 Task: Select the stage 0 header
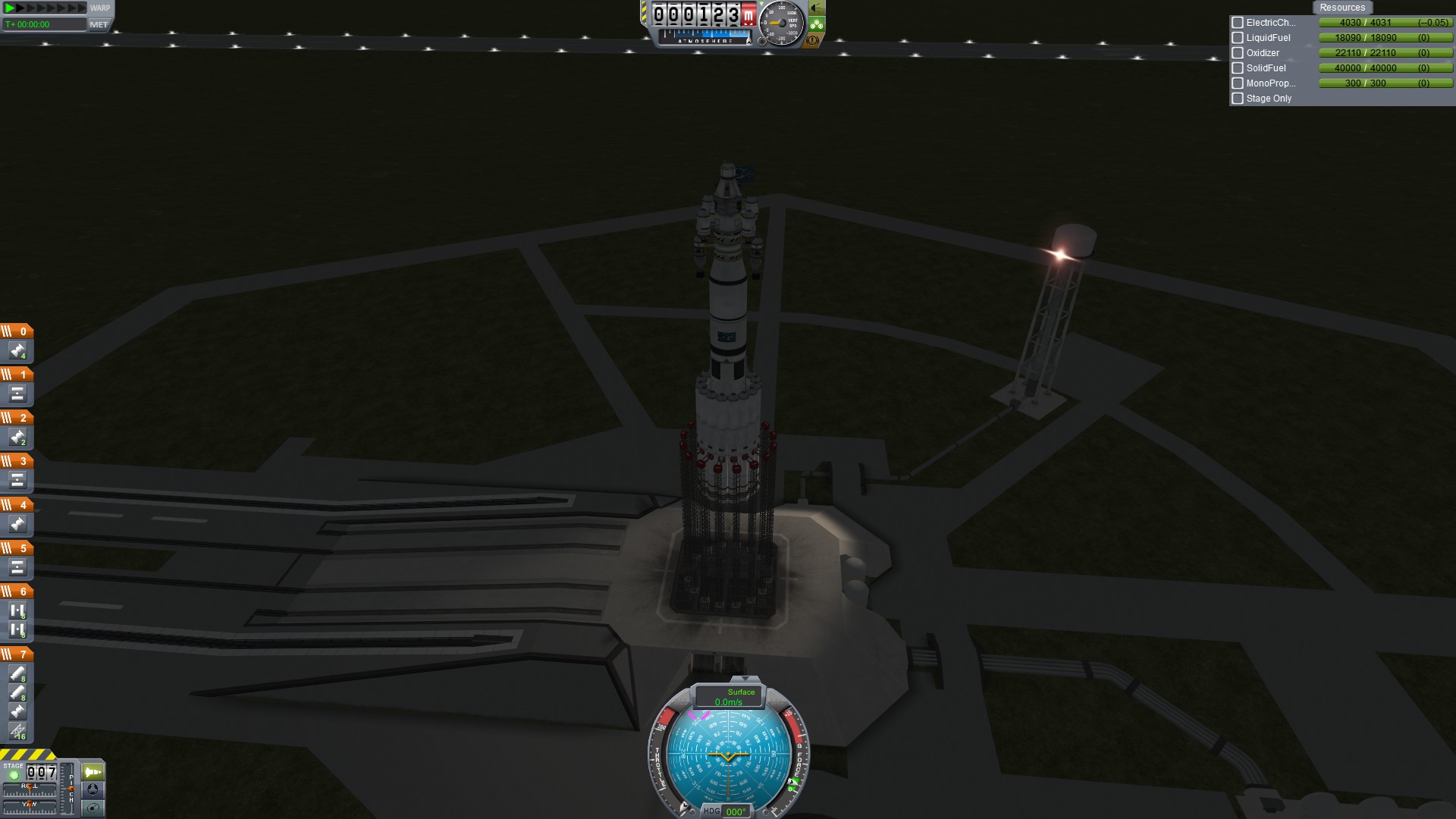pyautogui.click(x=17, y=331)
